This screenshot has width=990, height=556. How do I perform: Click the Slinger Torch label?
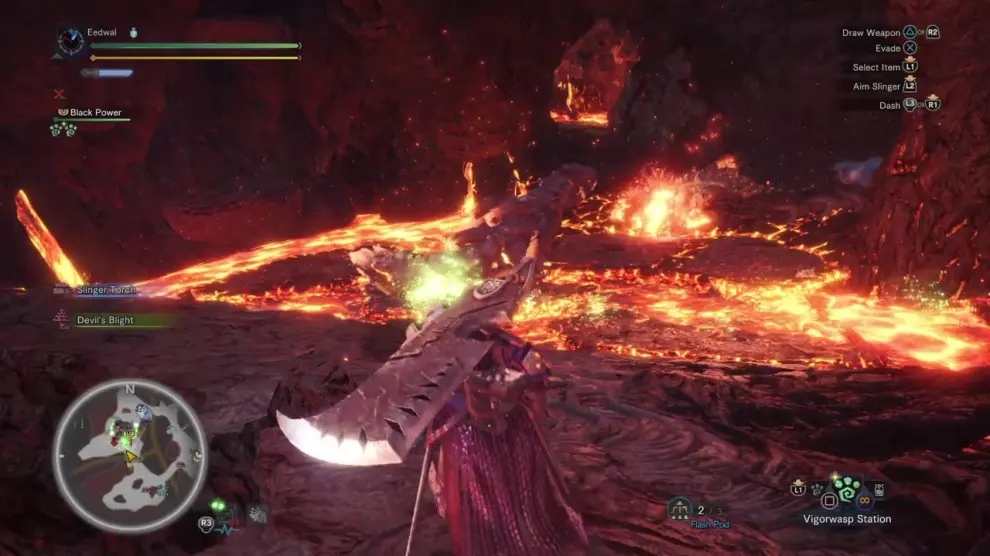106,290
